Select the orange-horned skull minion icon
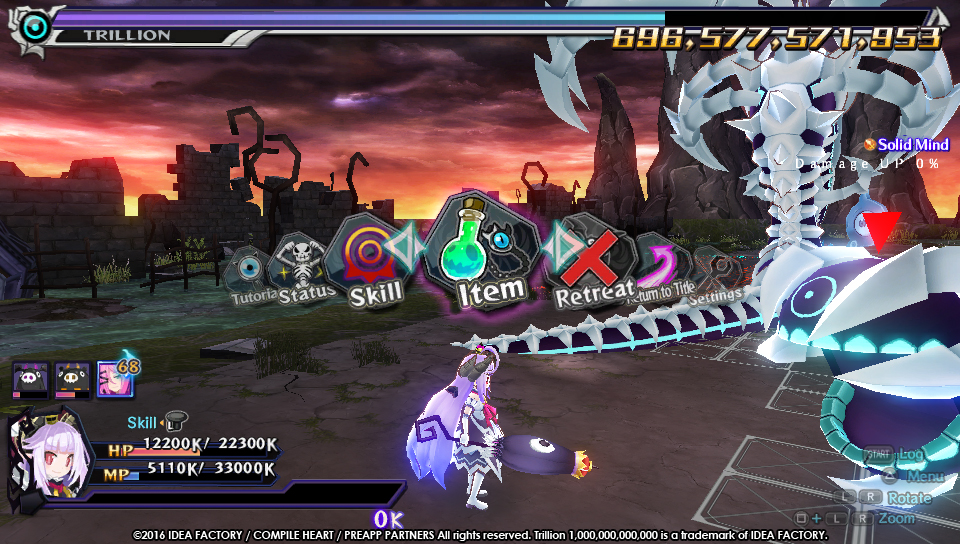 pos(71,380)
